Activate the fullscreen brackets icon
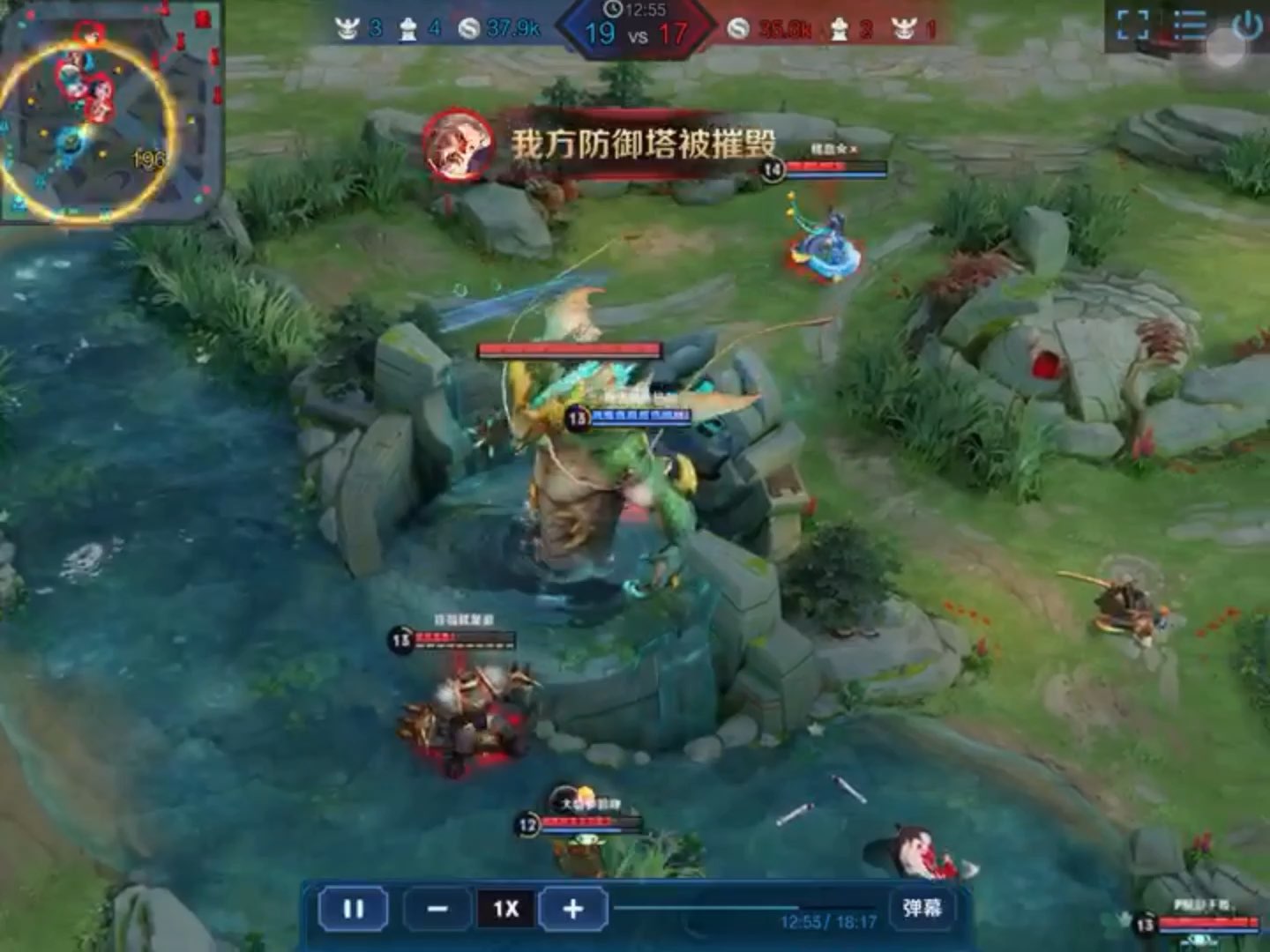The height and width of the screenshot is (952, 1270). click(1132, 26)
